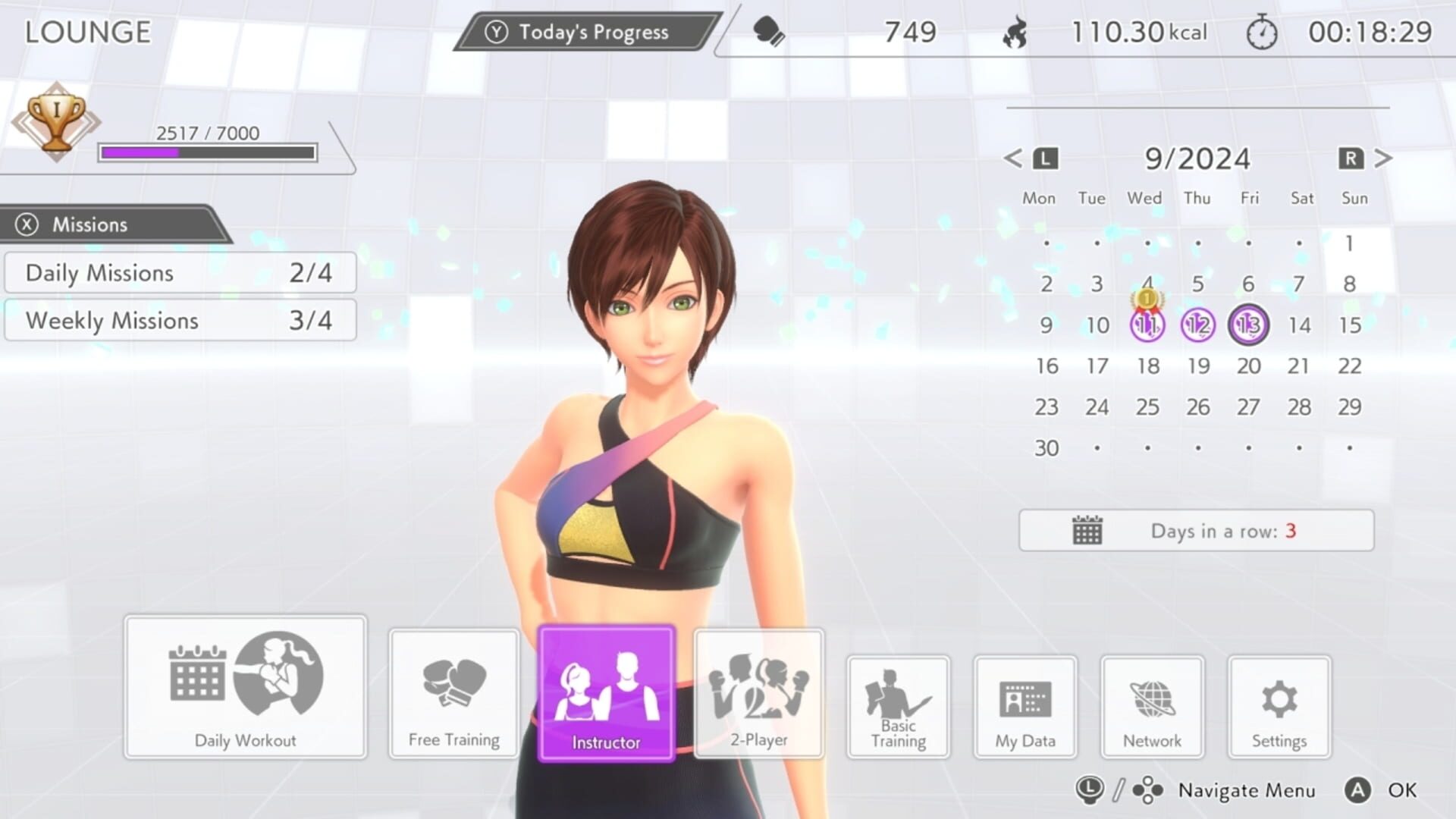
Task: Click the trophy rank progress bar
Action: (x=206, y=153)
